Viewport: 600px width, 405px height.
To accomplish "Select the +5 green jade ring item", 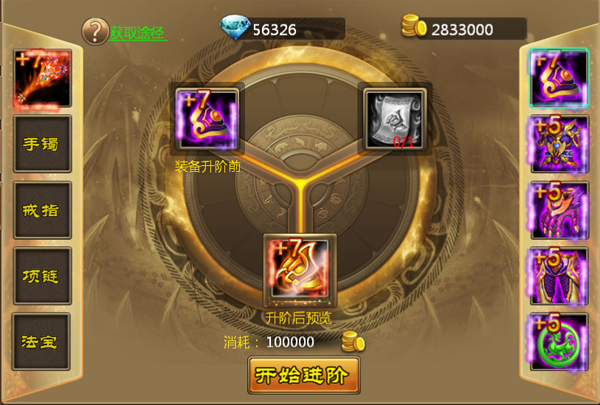I will click(x=559, y=342).
